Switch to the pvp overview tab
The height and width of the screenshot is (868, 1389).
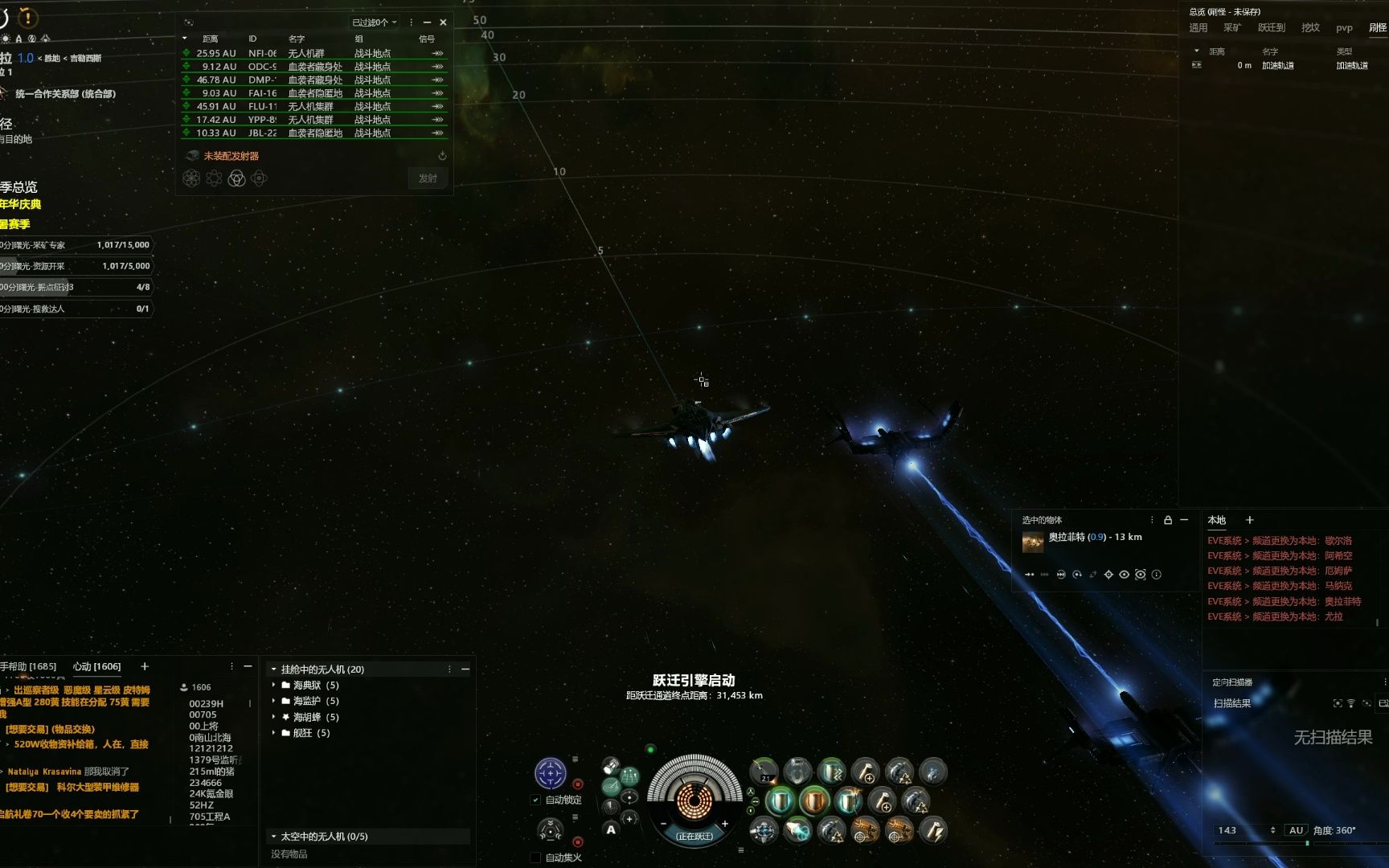point(1344,27)
